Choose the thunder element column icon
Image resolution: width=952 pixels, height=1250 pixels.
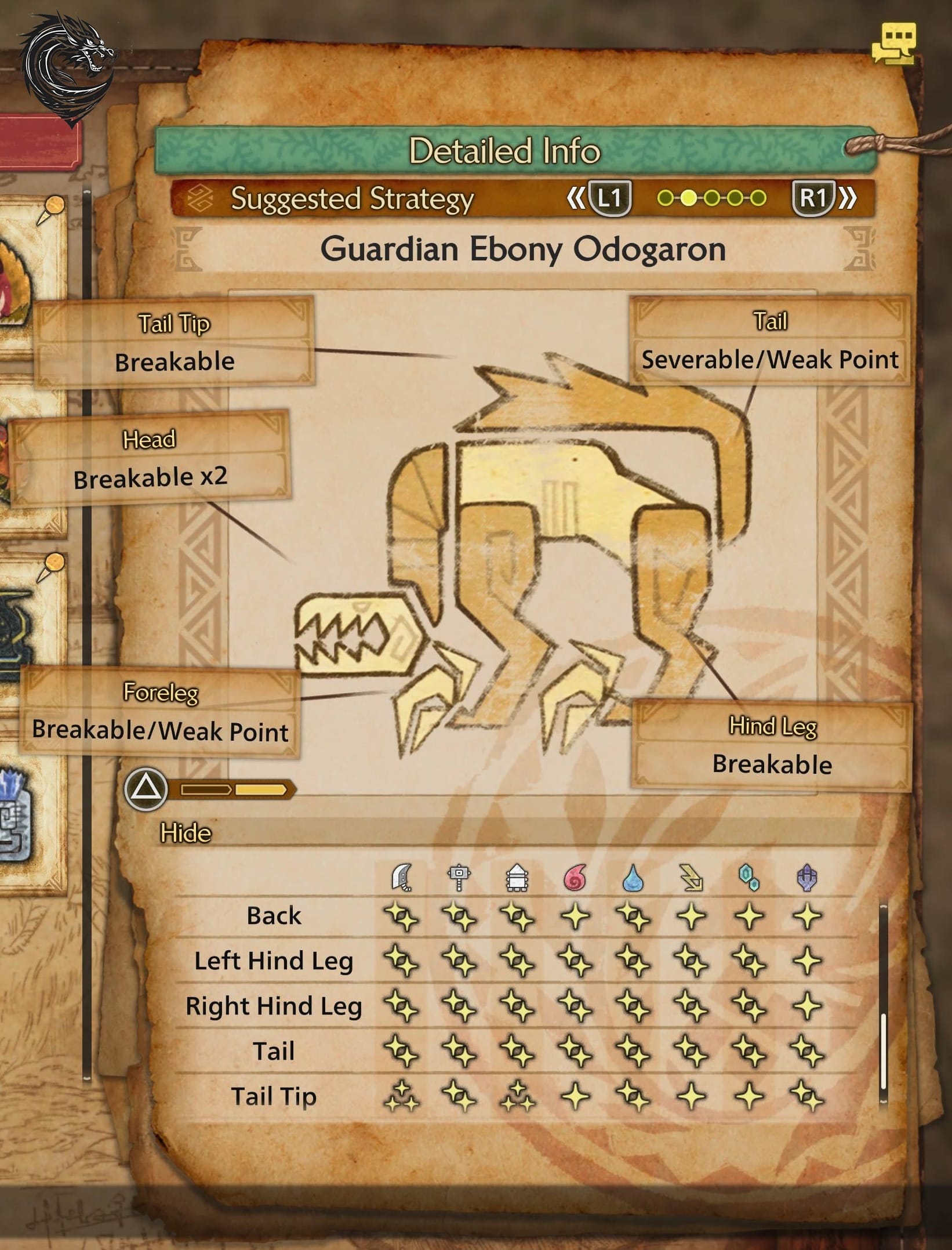pyautogui.click(x=691, y=878)
